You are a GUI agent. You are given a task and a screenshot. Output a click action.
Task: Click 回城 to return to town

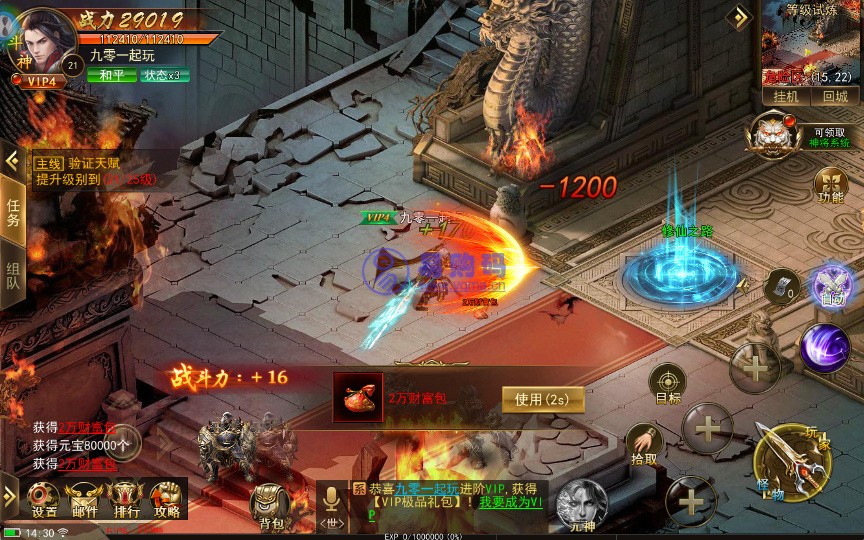834,97
